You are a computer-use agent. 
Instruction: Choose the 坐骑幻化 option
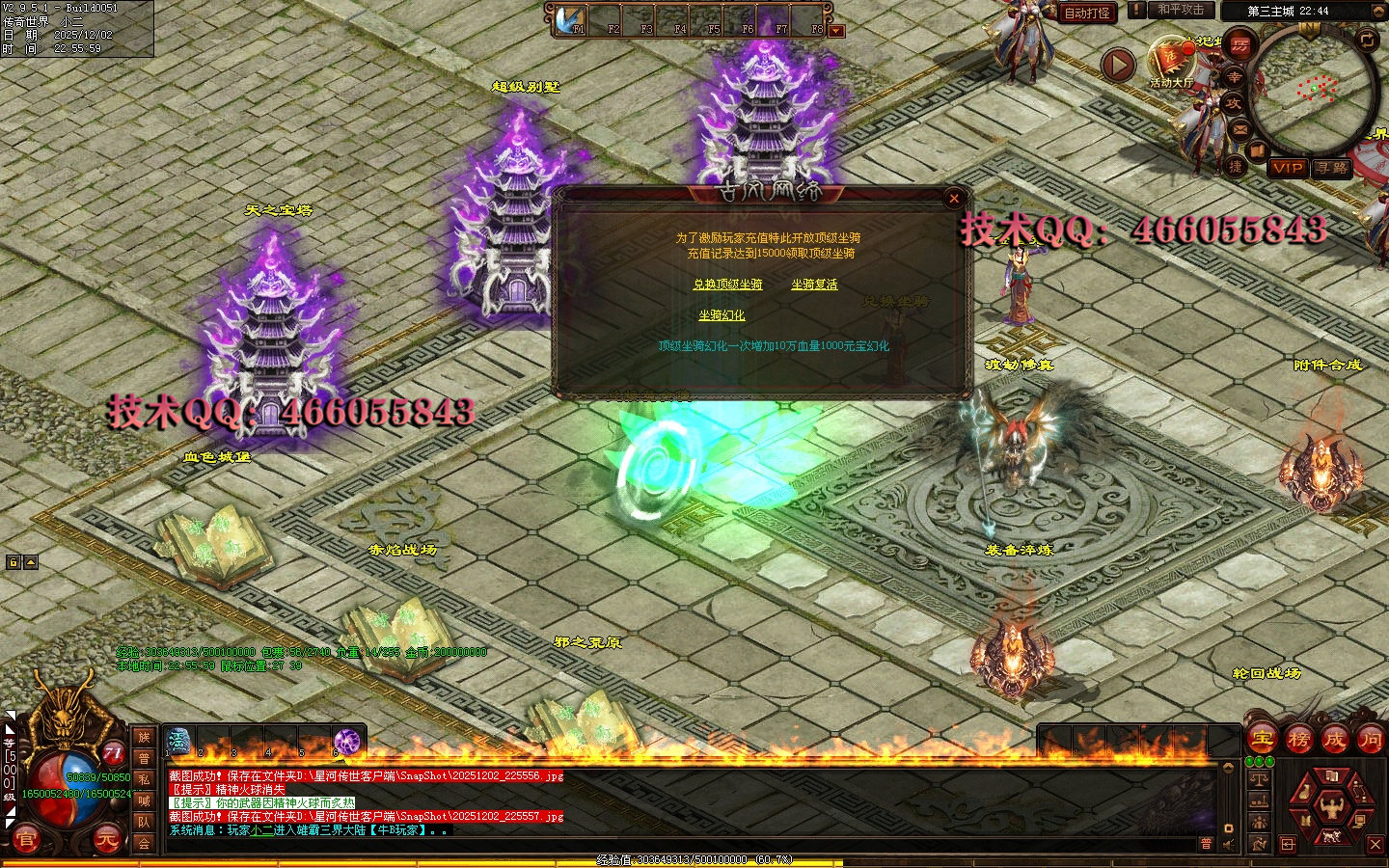pos(722,315)
